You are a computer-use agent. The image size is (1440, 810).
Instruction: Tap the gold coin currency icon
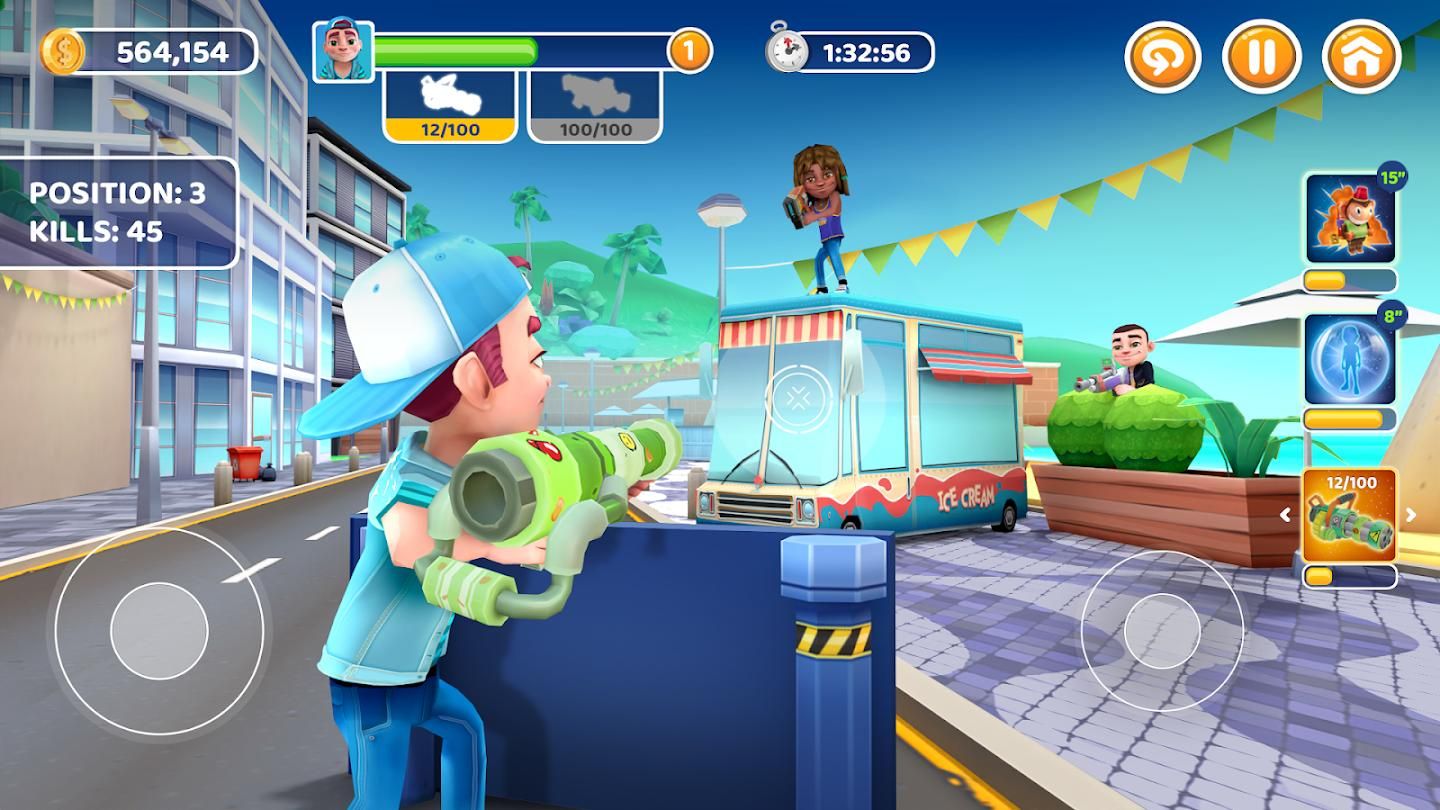(x=62, y=52)
